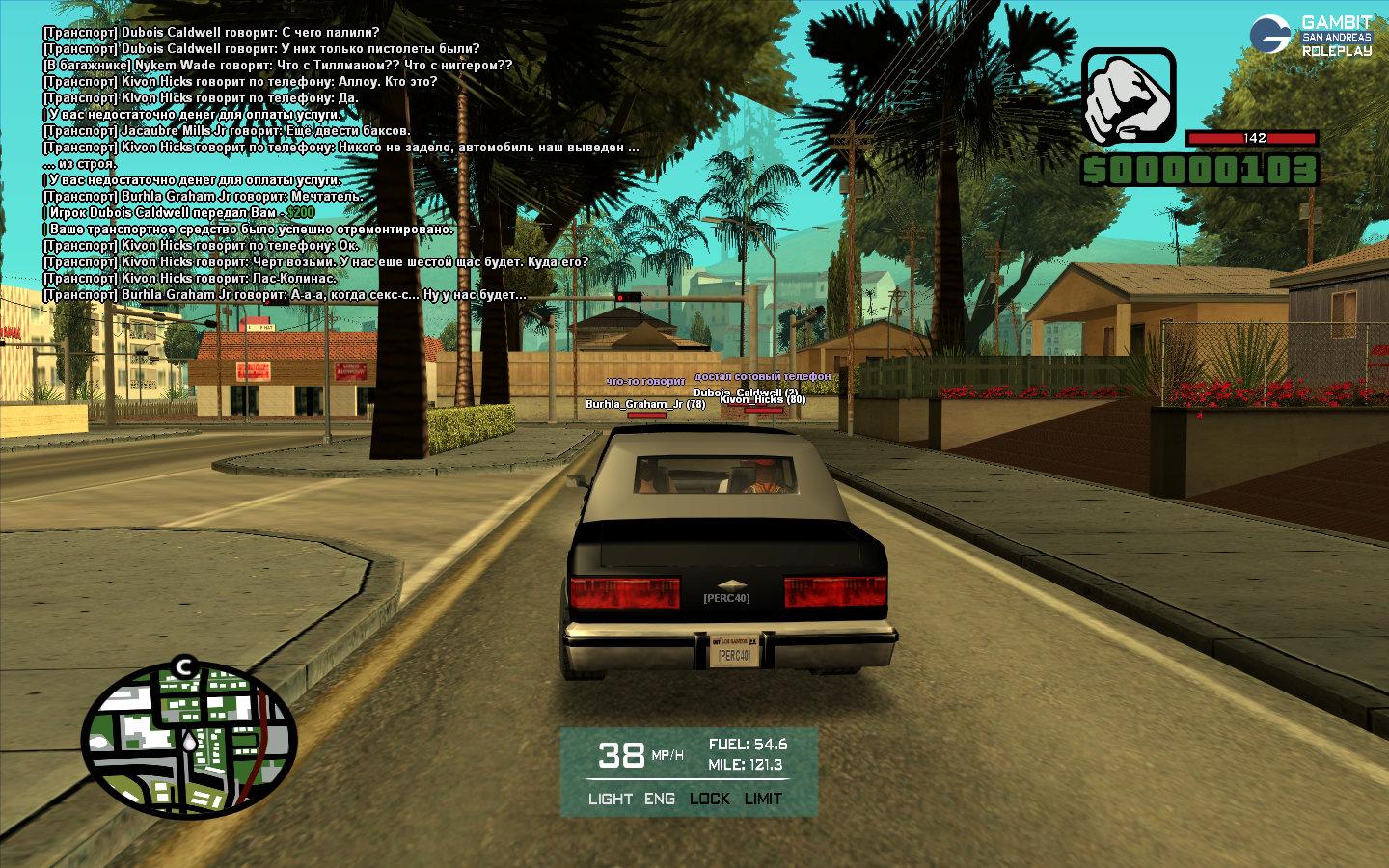Open the circular radar minimap

(189, 741)
